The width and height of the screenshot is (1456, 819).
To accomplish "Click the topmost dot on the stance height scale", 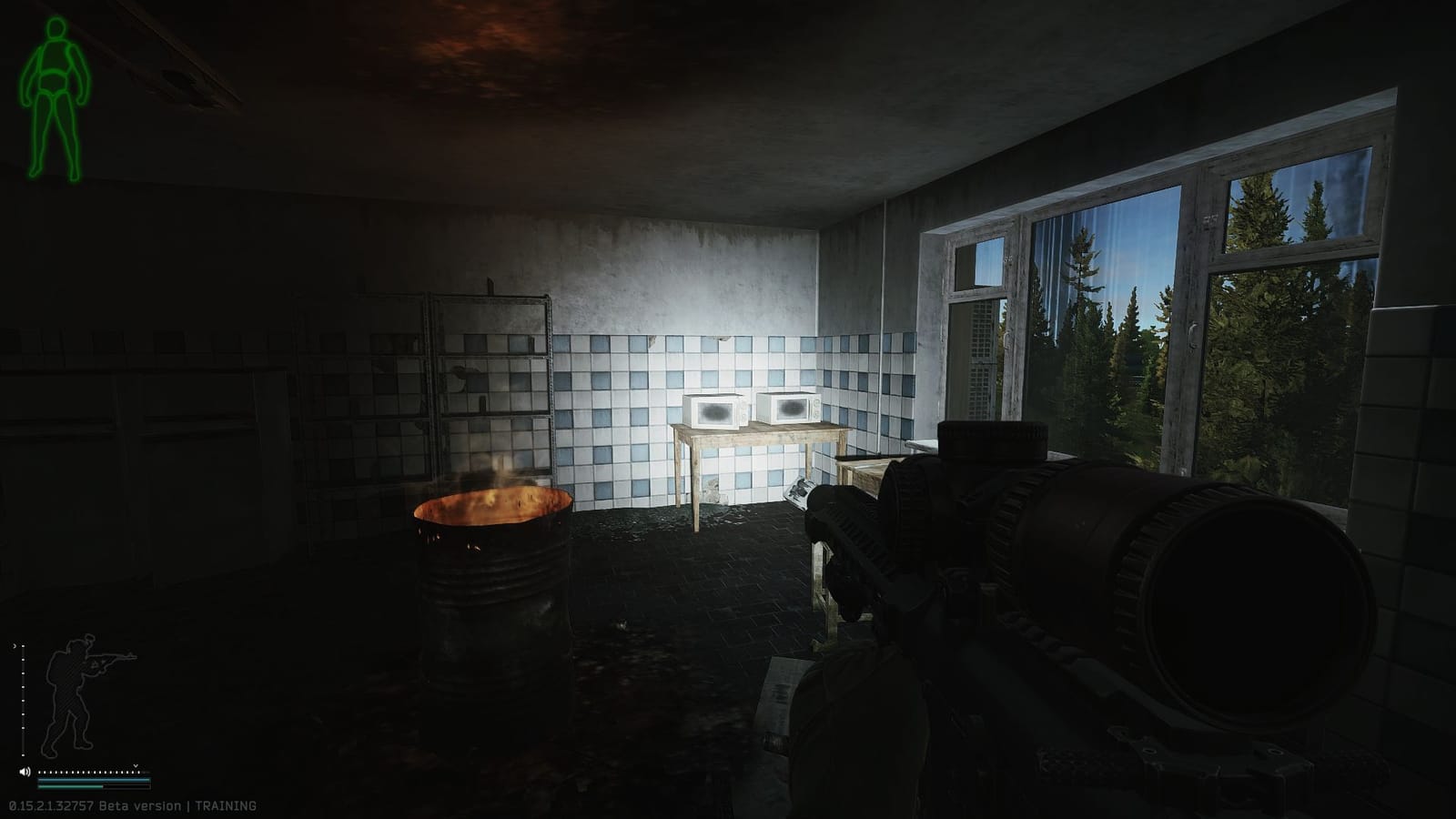I will point(23,648).
